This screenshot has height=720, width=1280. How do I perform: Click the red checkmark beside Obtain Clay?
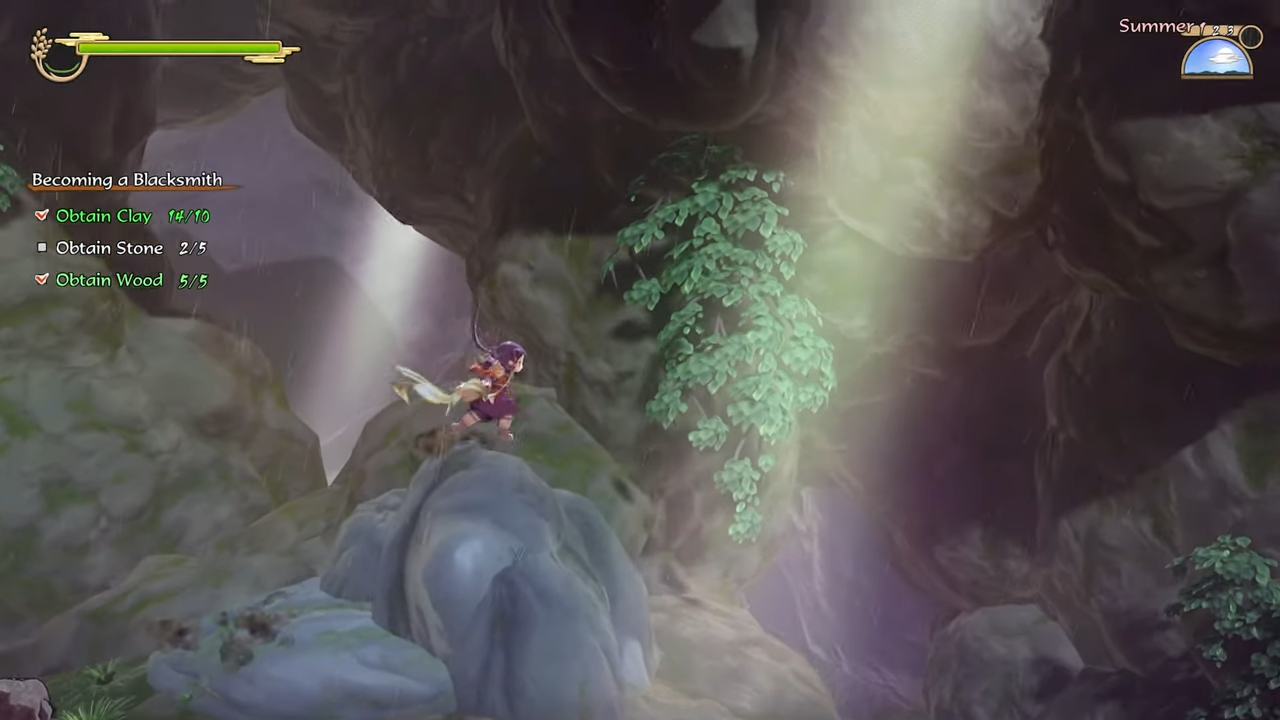tap(42, 215)
